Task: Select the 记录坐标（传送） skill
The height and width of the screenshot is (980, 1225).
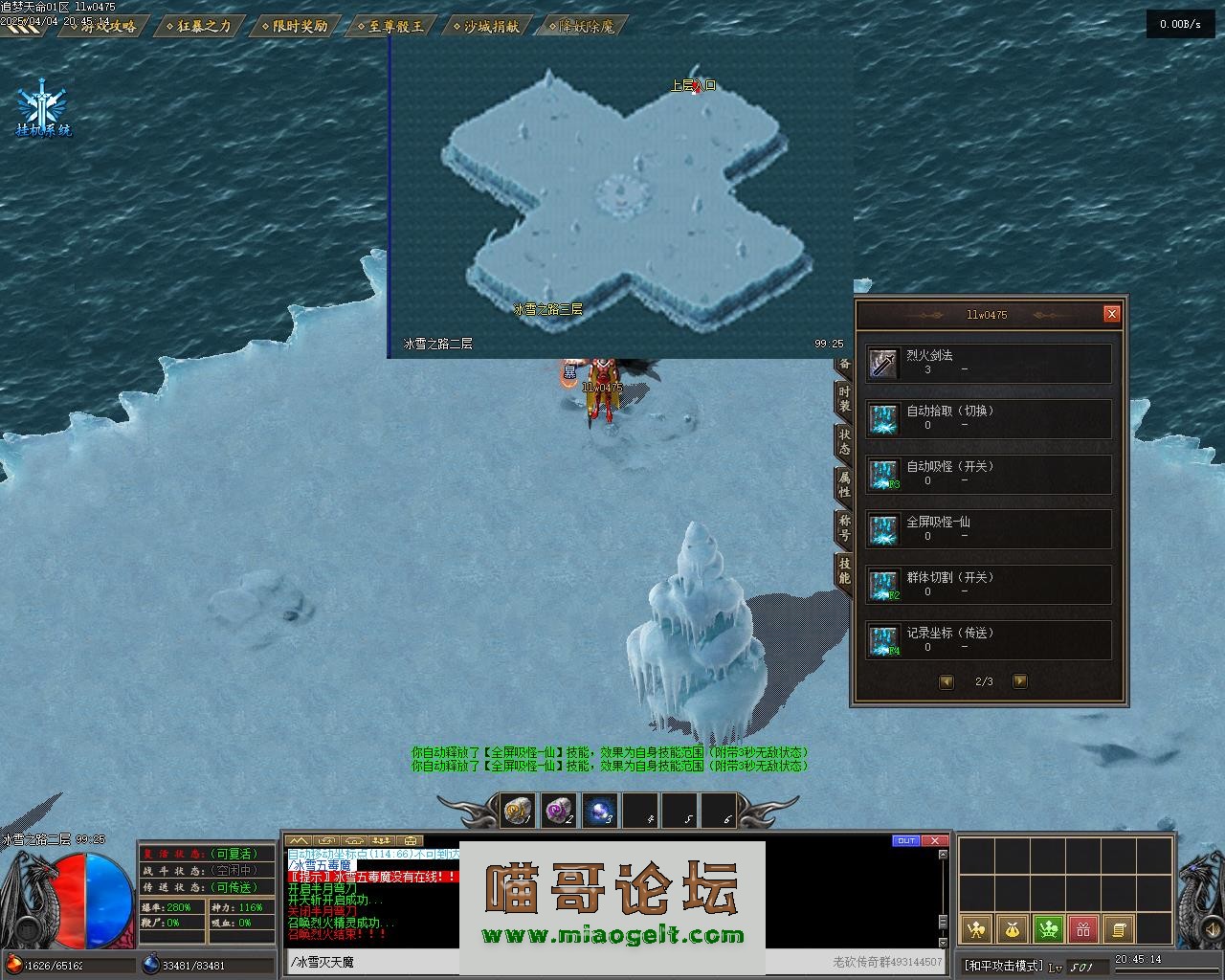Action: [x=989, y=641]
